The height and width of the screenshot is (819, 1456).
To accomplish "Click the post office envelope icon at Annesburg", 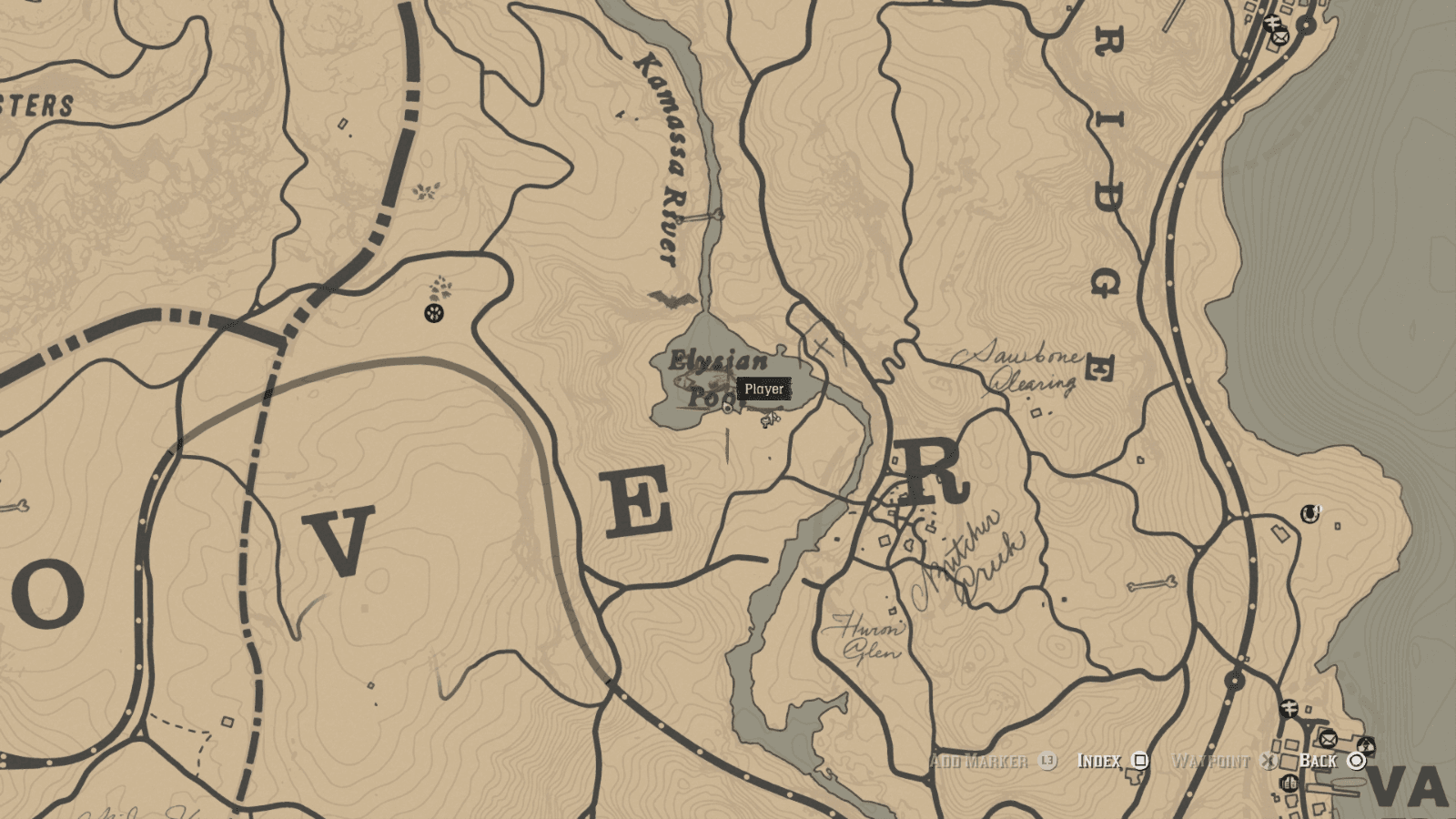I will point(1281,38).
